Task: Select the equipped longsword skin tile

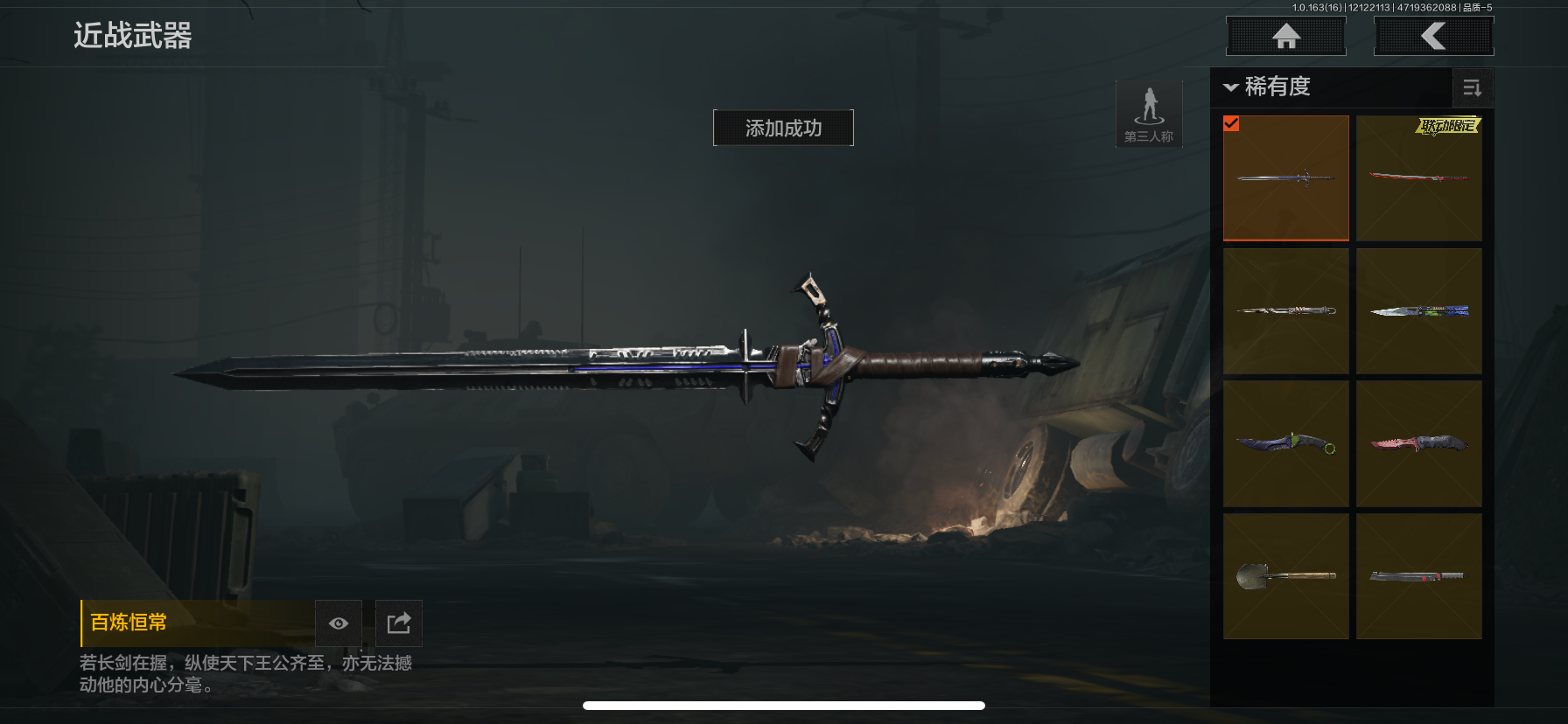Action: click(x=1285, y=178)
